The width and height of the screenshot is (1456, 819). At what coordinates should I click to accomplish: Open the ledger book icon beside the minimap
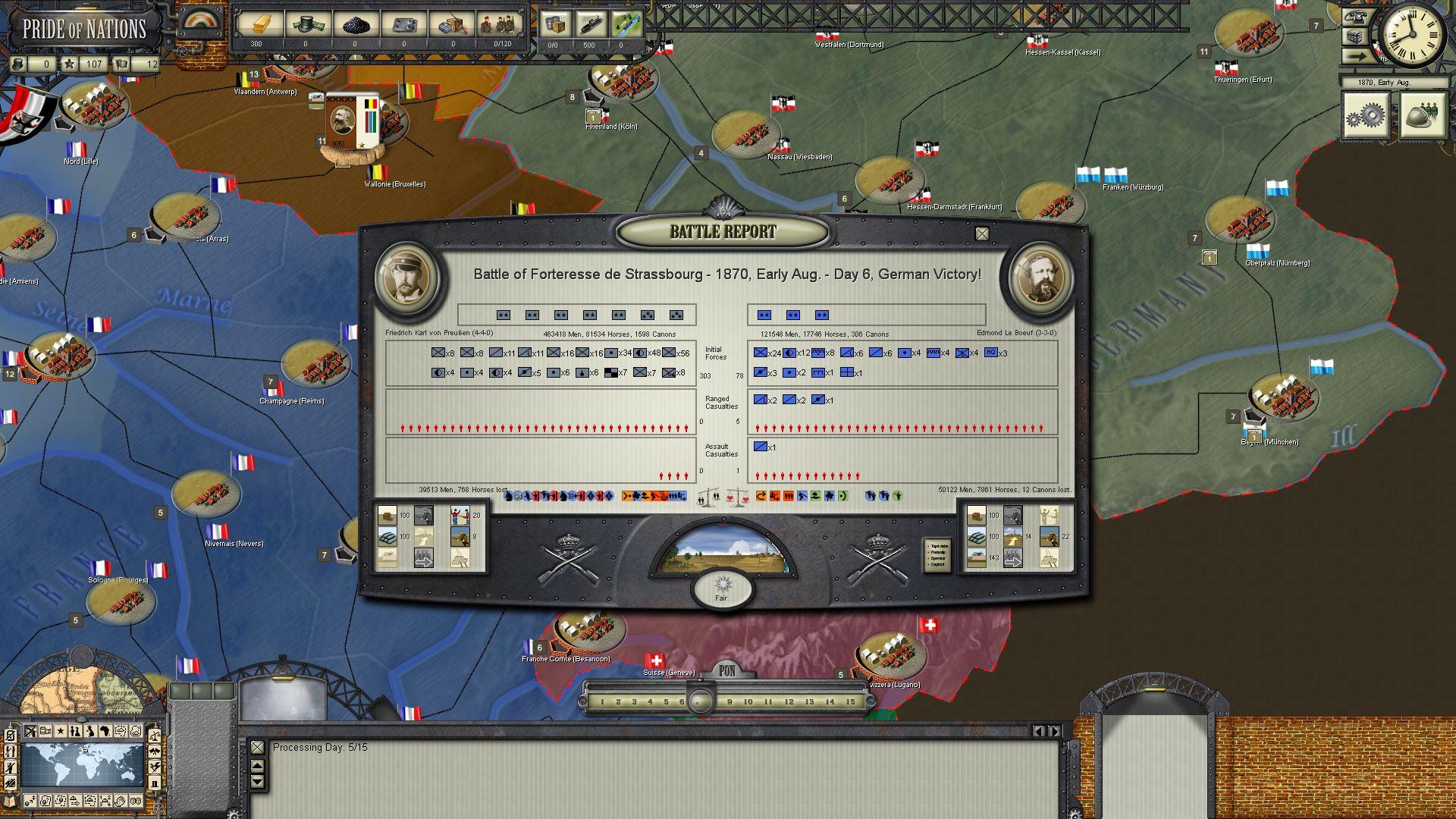[x=10, y=802]
